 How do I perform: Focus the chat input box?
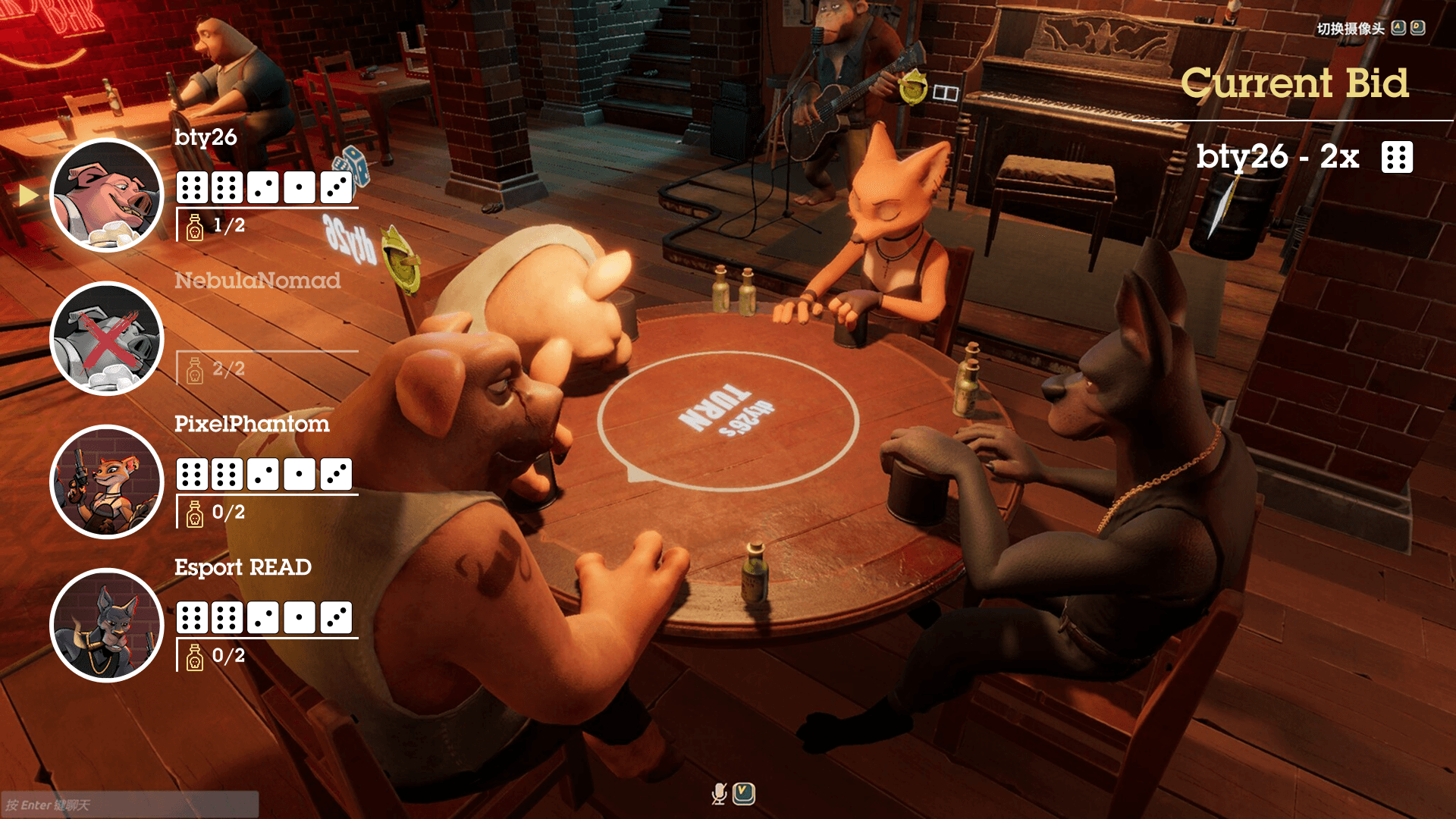[129, 805]
